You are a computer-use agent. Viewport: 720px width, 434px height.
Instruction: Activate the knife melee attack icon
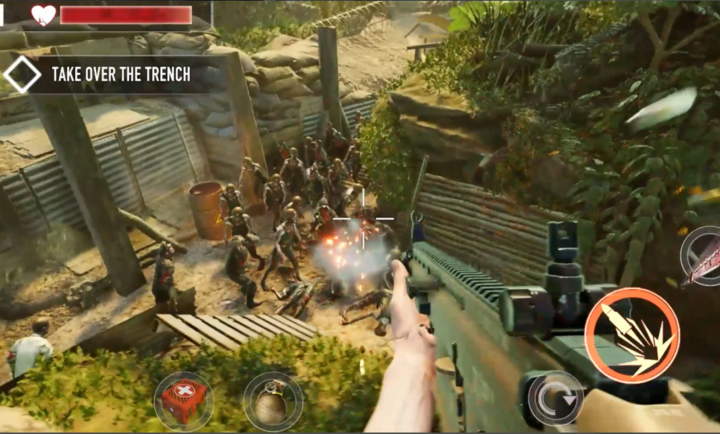tap(704, 256)
